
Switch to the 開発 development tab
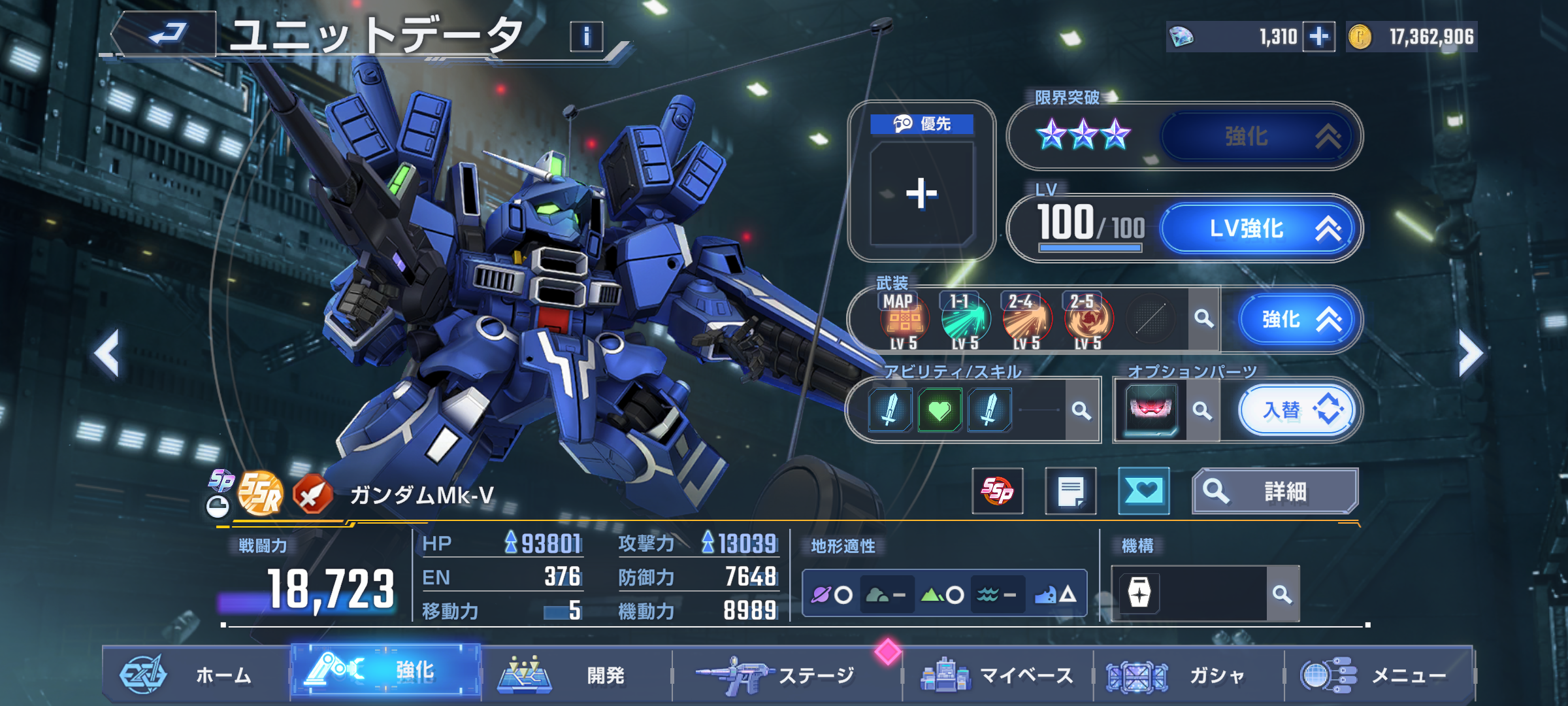575,675
